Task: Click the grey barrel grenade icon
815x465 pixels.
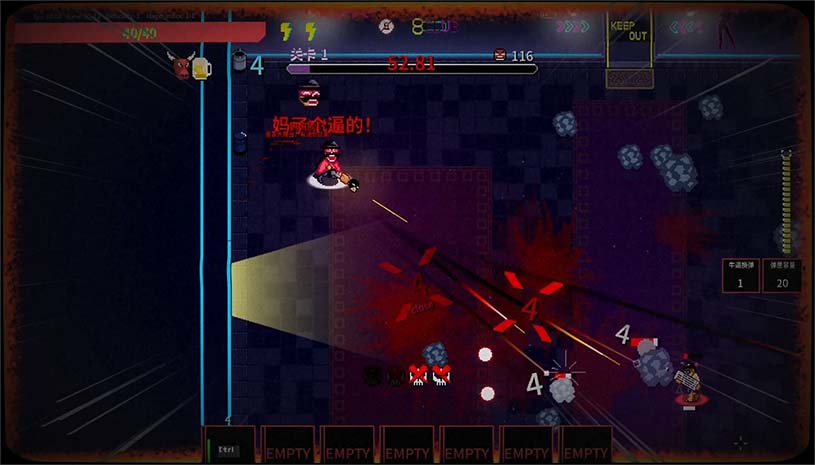Action: (x=240, y=62)
